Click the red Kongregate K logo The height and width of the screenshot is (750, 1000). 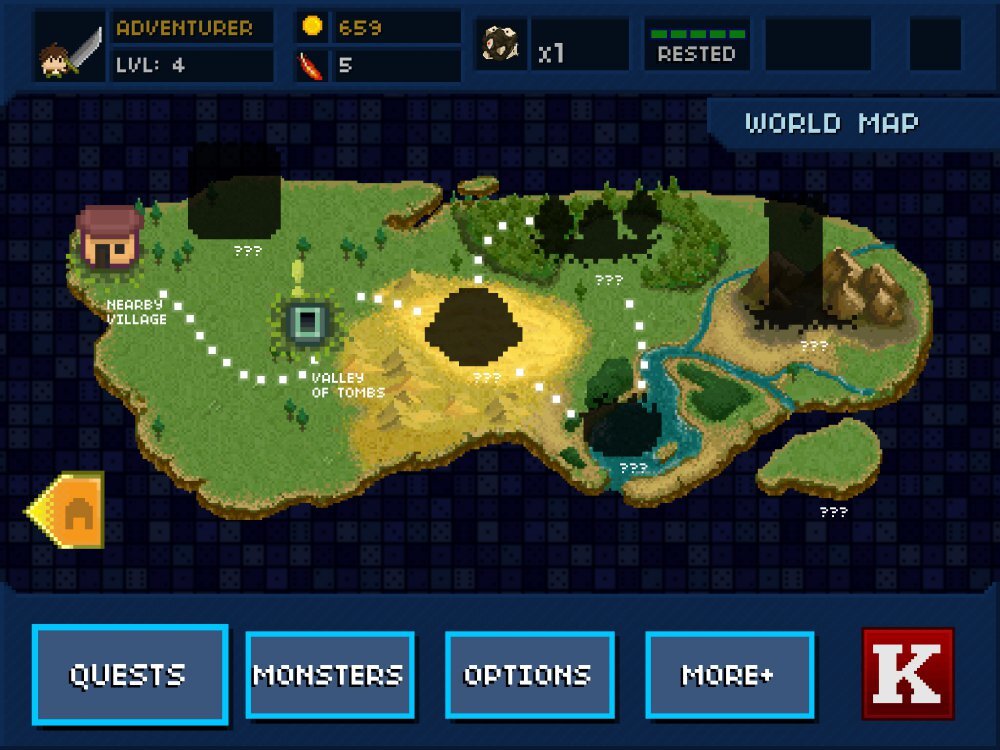(907, 674)
